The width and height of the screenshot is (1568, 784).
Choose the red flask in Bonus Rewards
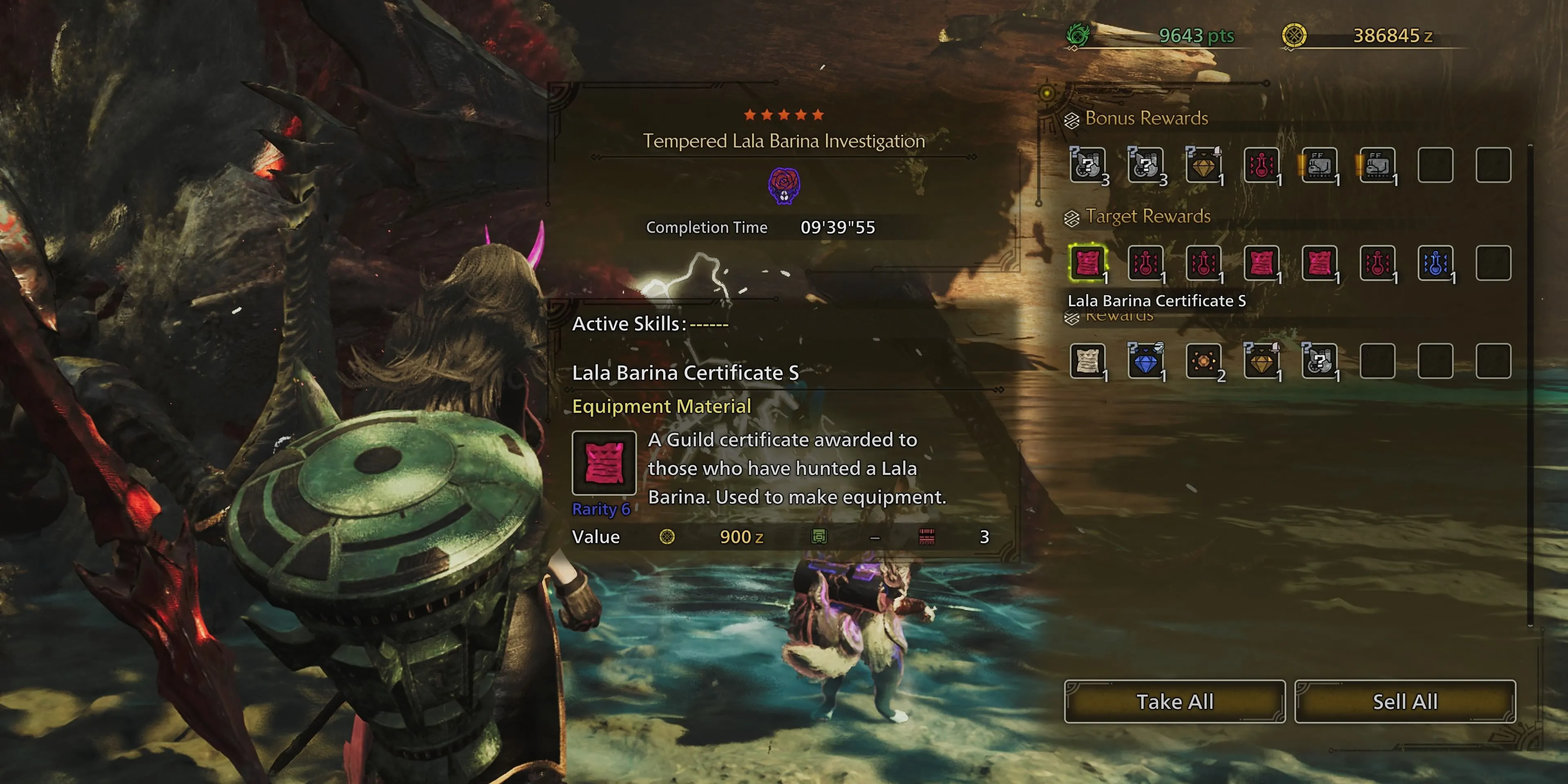(x=1261, y=165)
